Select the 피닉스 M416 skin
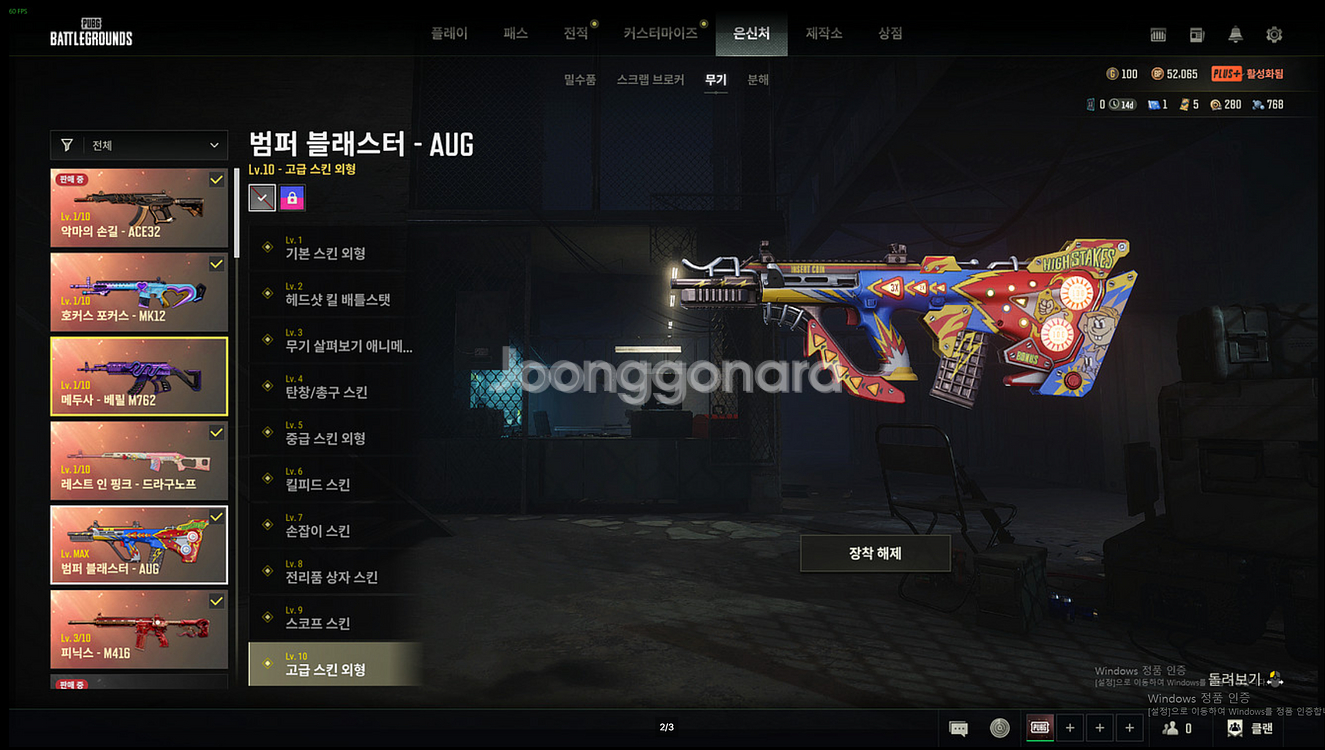This screenshot has height=750, width=1325. pos(139,628)
